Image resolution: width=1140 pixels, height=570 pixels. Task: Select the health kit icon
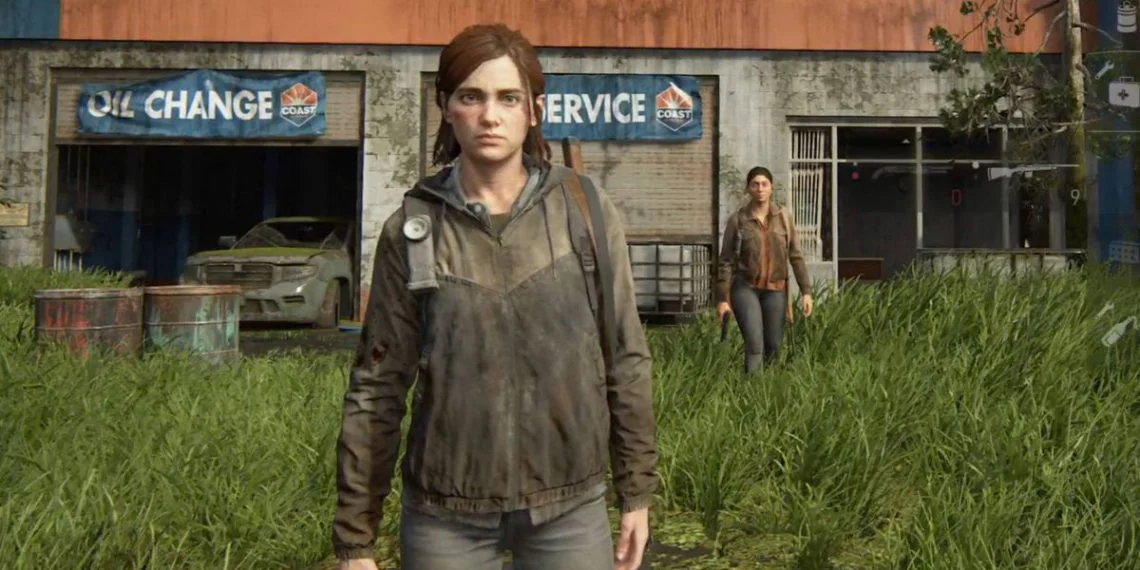[1123, 92]
